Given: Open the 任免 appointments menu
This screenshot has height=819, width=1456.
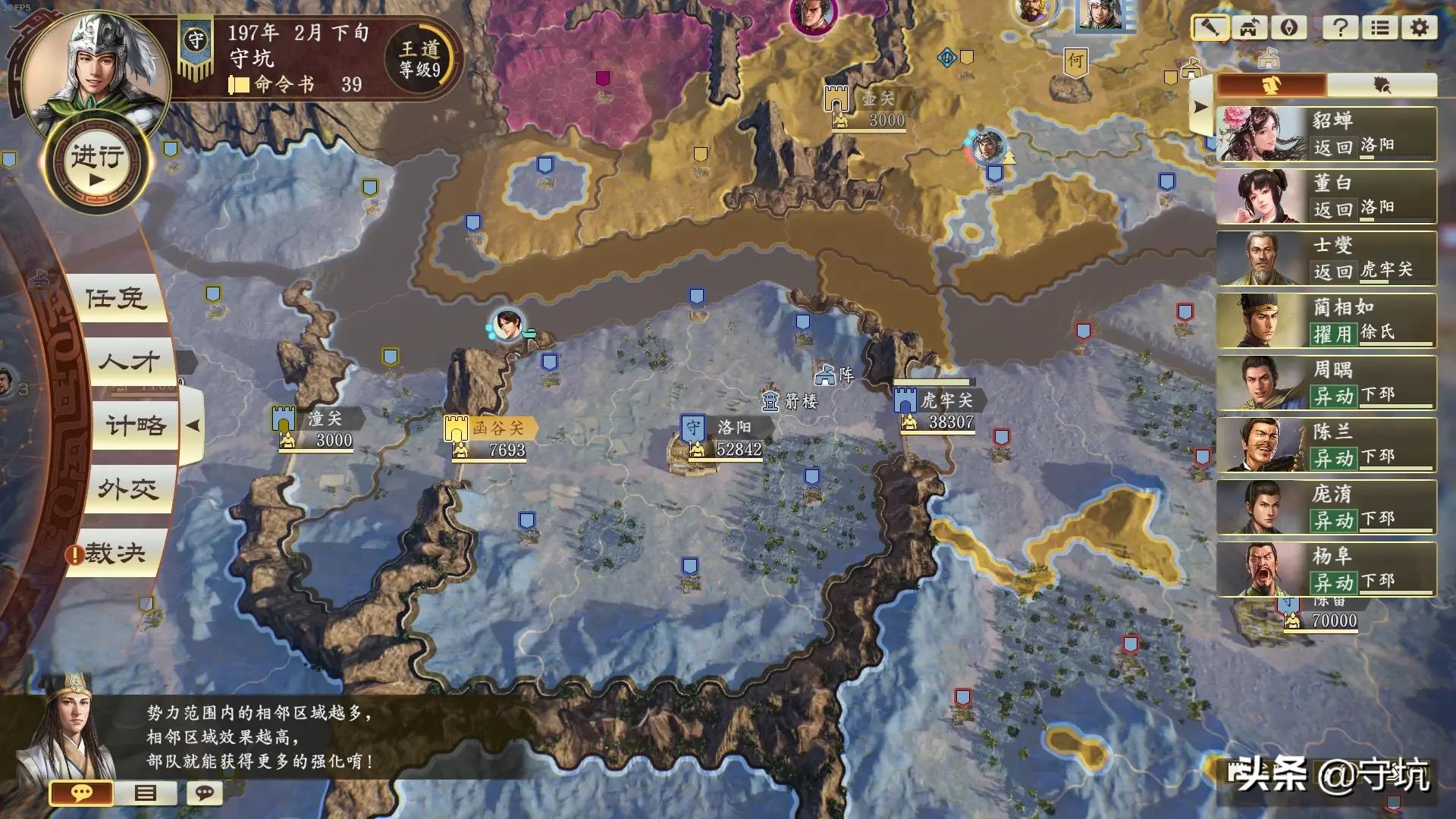Looking at the screenshot, I should pyautogui.click(x=116, y=299).
